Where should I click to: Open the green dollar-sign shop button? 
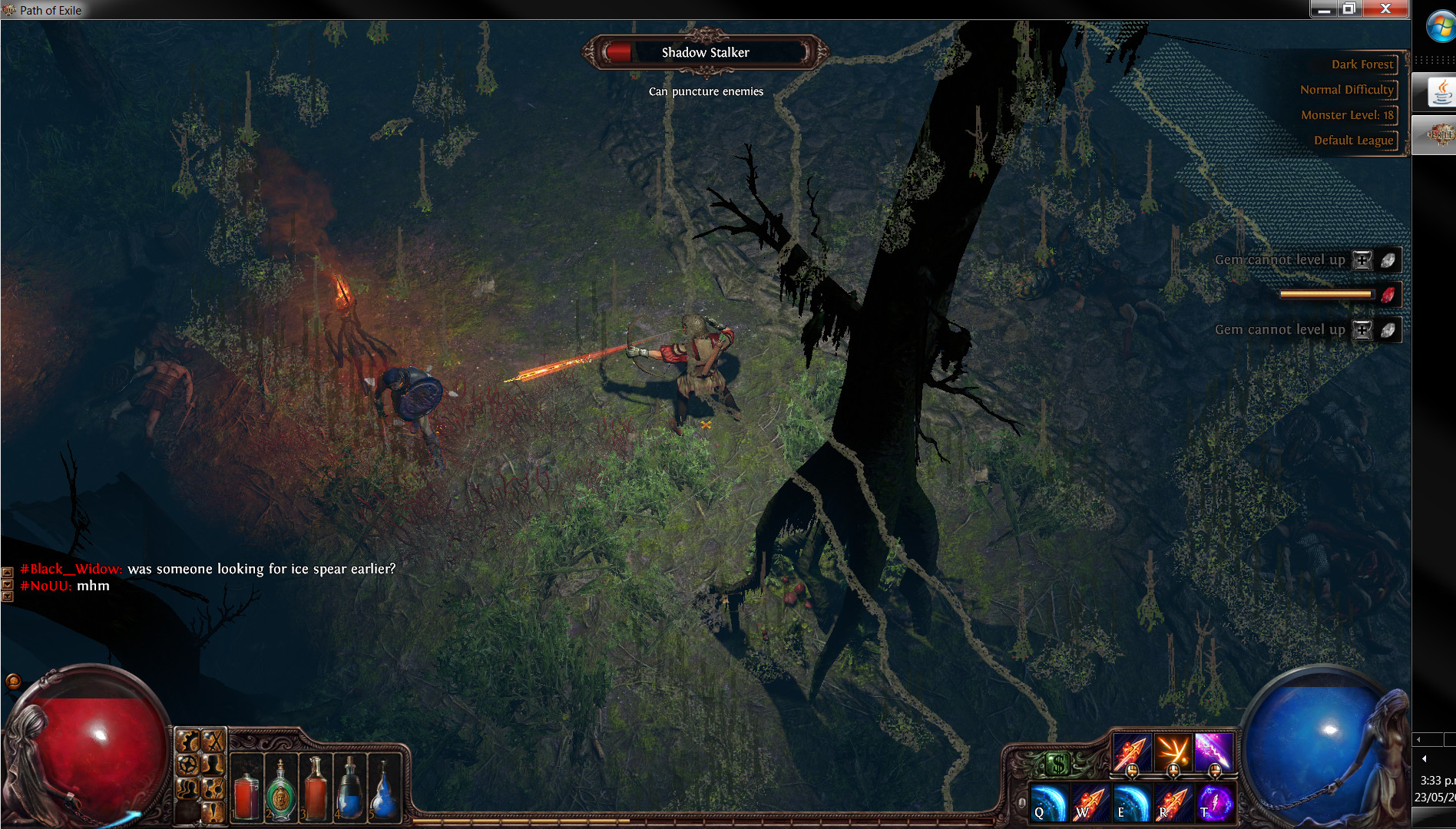coord(1058,764)
